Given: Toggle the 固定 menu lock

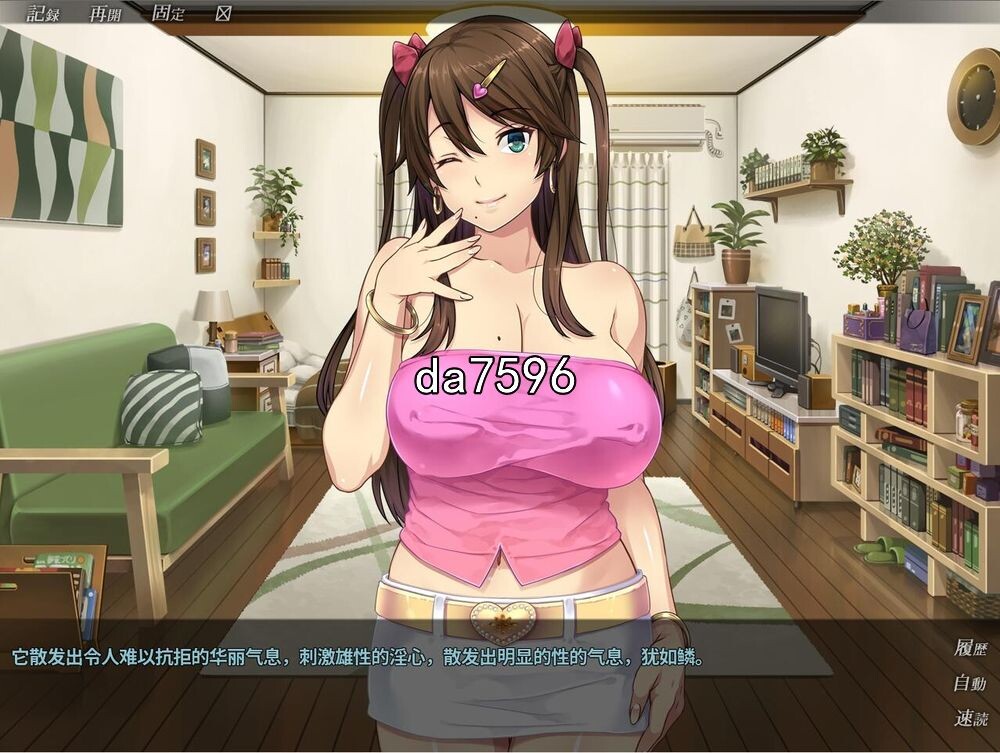Looking at the screenshot, I should [x=166, y=13].
